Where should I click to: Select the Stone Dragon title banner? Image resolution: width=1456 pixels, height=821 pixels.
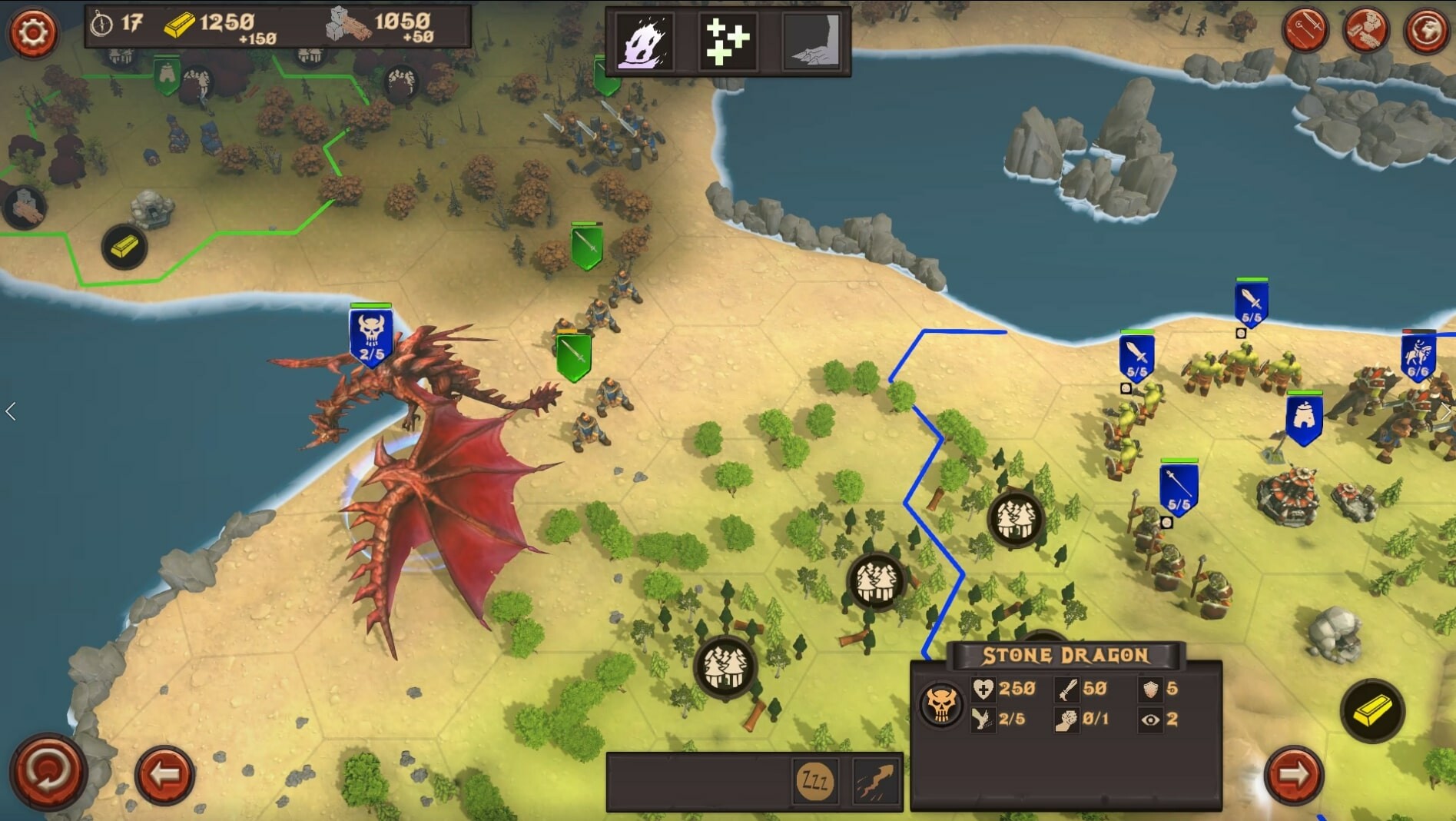click(1064, 655)
